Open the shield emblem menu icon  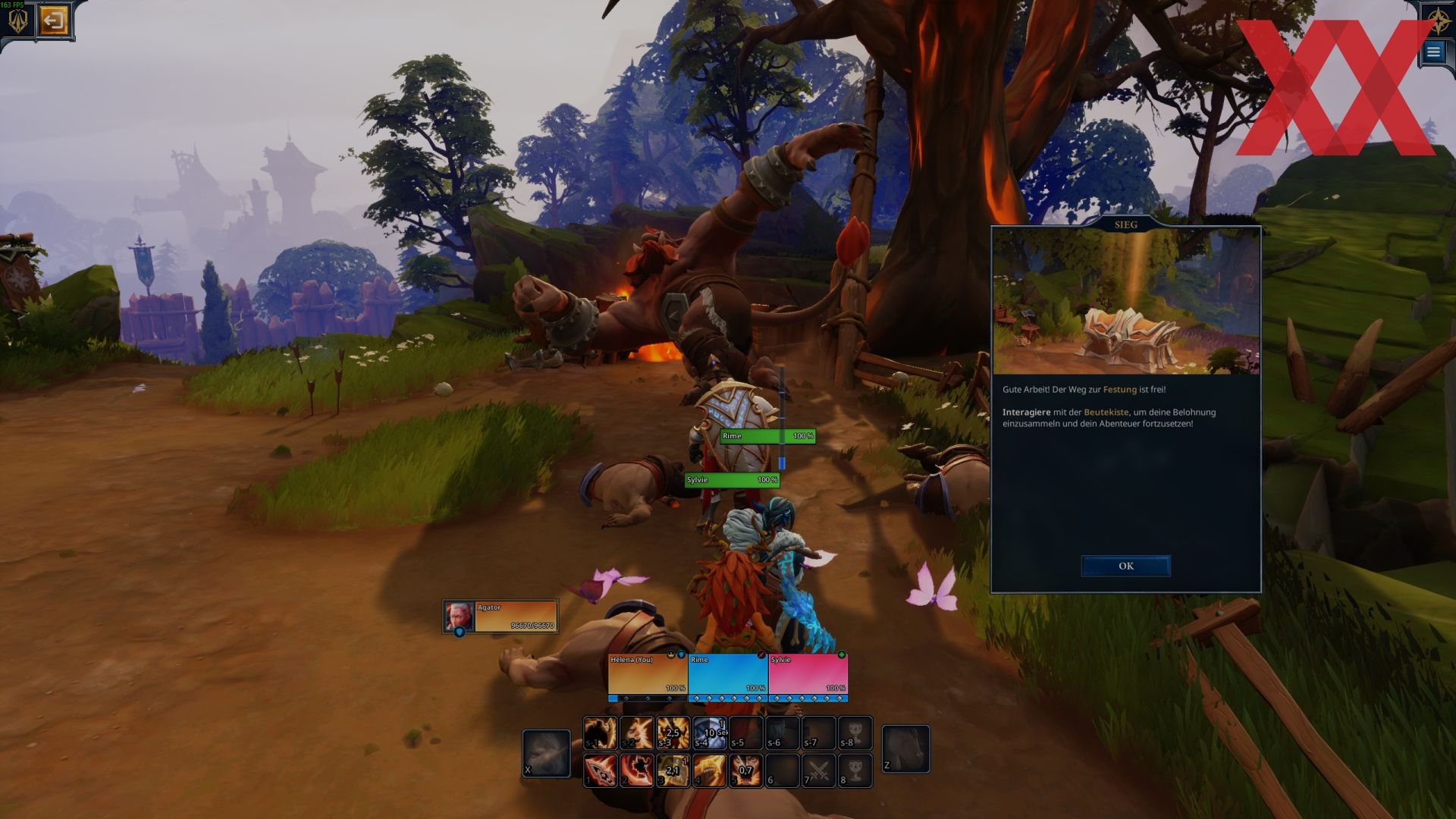coord(17,22)
